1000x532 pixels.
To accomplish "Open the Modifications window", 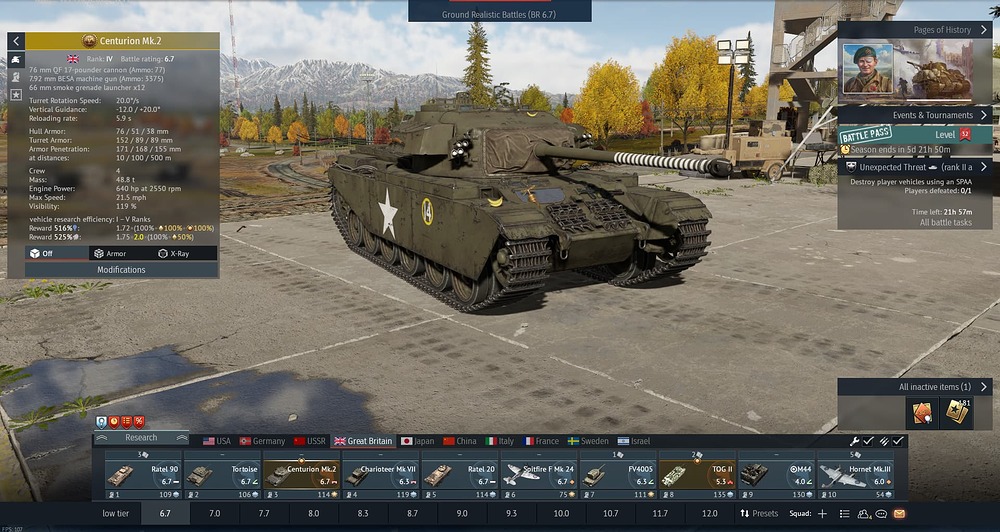I will [121, 270].
